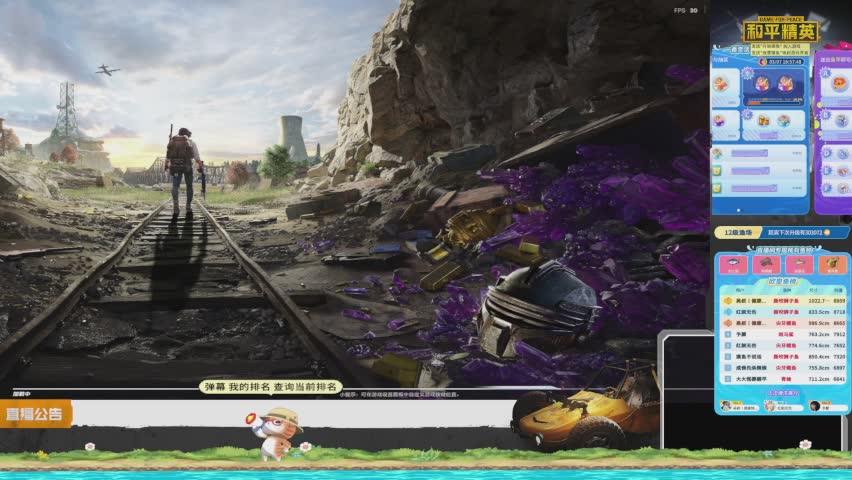Select the top-ranked leaderboard row 8959
Image resolution: width=852 pixels, height=480 pixels.
click(x=782, y=300)
